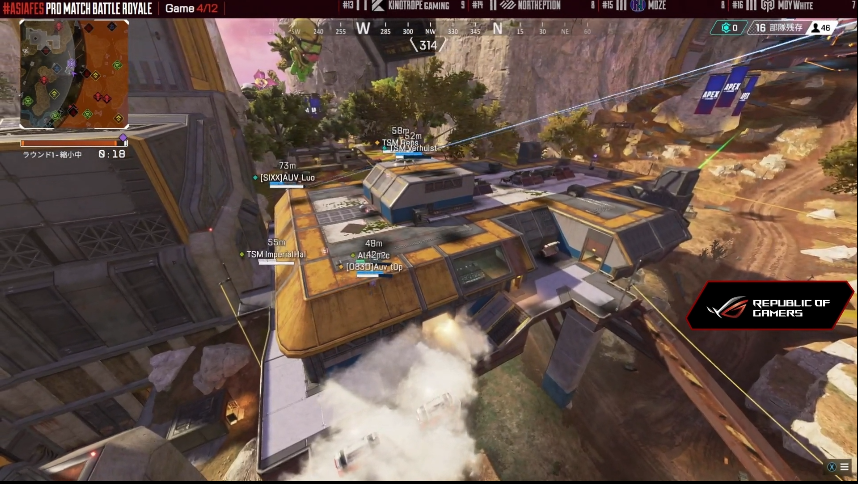Click the TSM ImperialHal player tag
The image size is (858, 484).
tap(277, 254)
